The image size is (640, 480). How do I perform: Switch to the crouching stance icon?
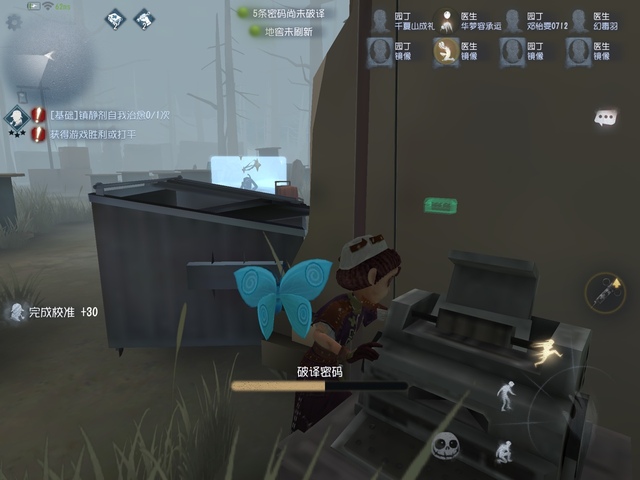505,452
